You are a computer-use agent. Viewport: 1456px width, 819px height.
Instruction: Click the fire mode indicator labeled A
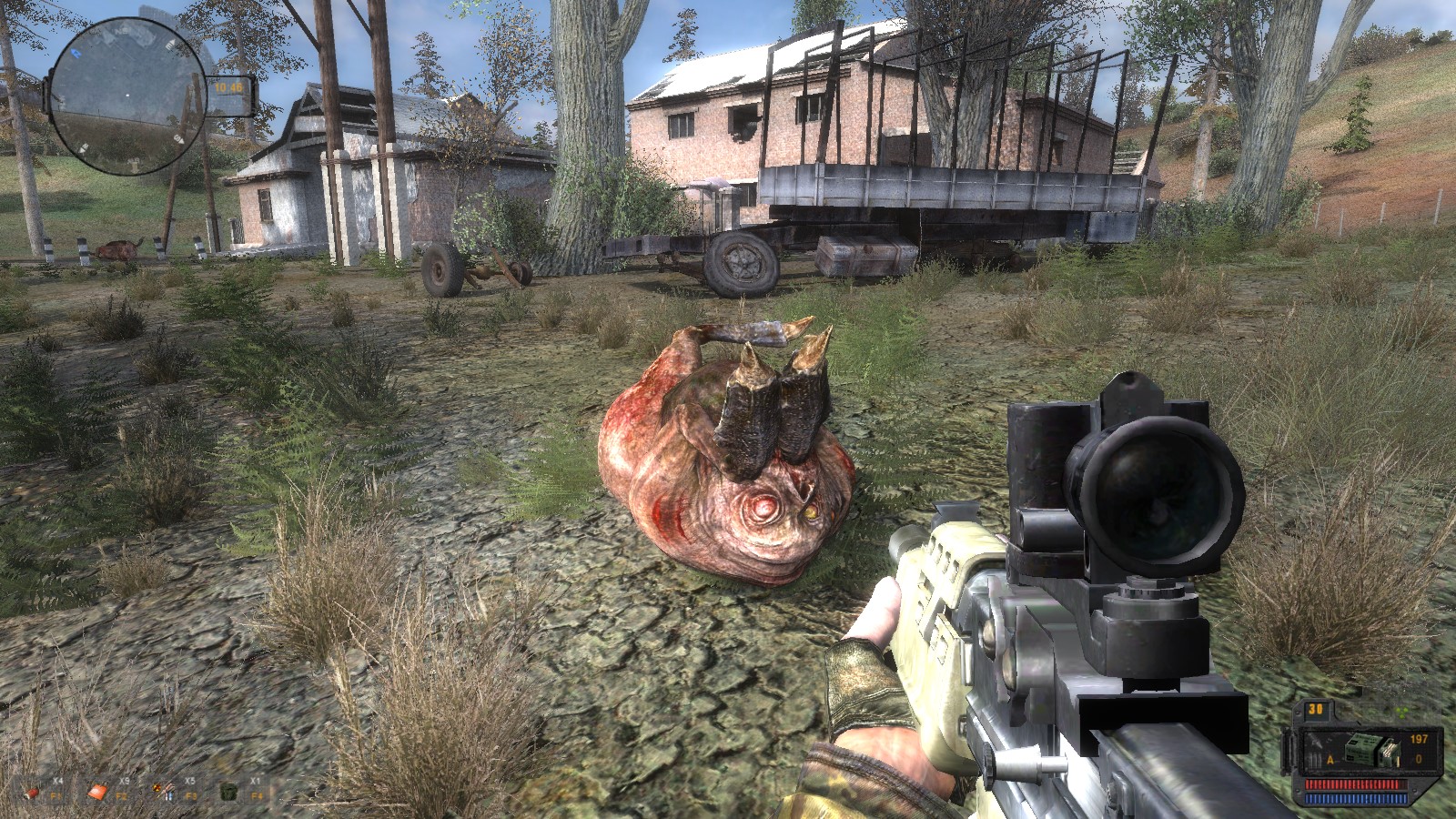[x=1330, y=759]
